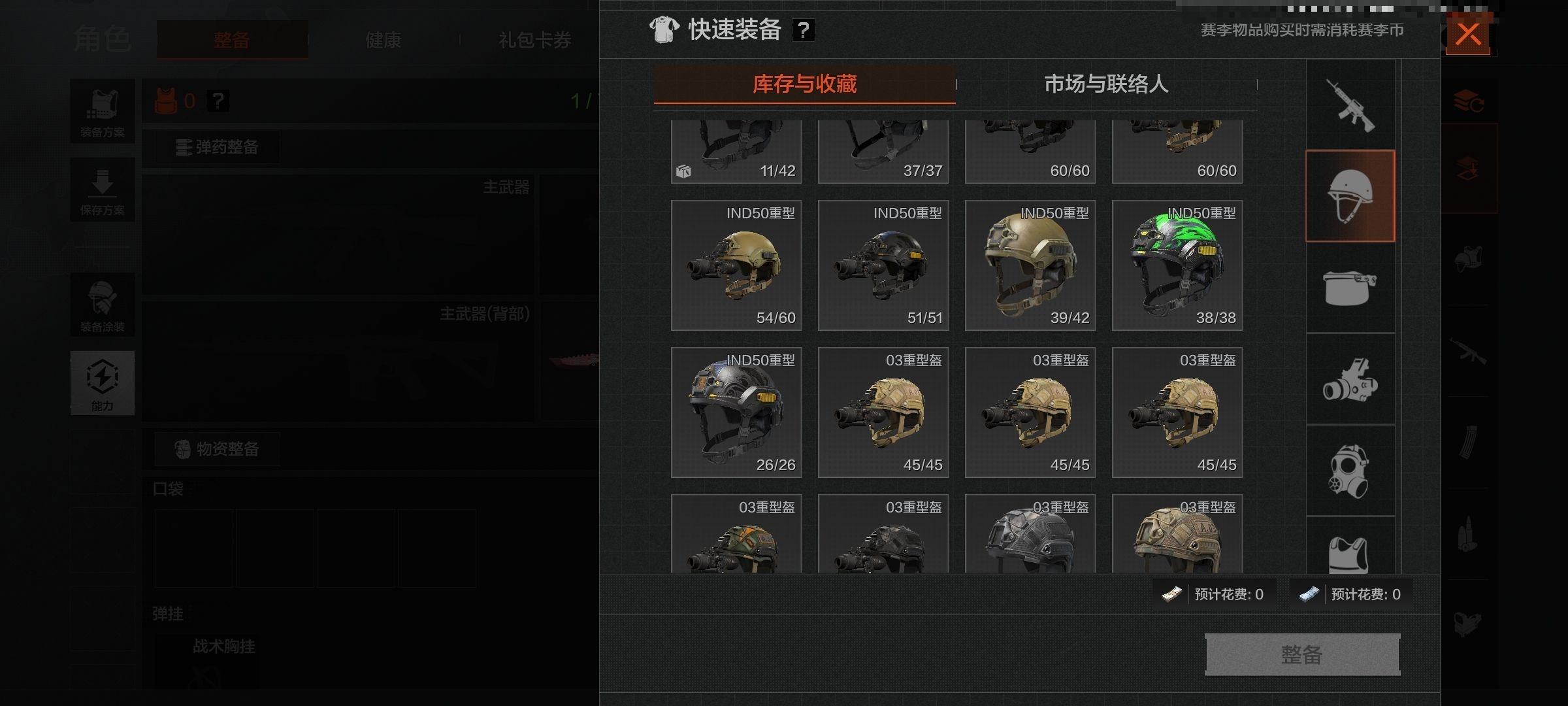Switch to 市场与联络人 tab
Screen dimensions: 1568x706
[x=1105, y=84]
